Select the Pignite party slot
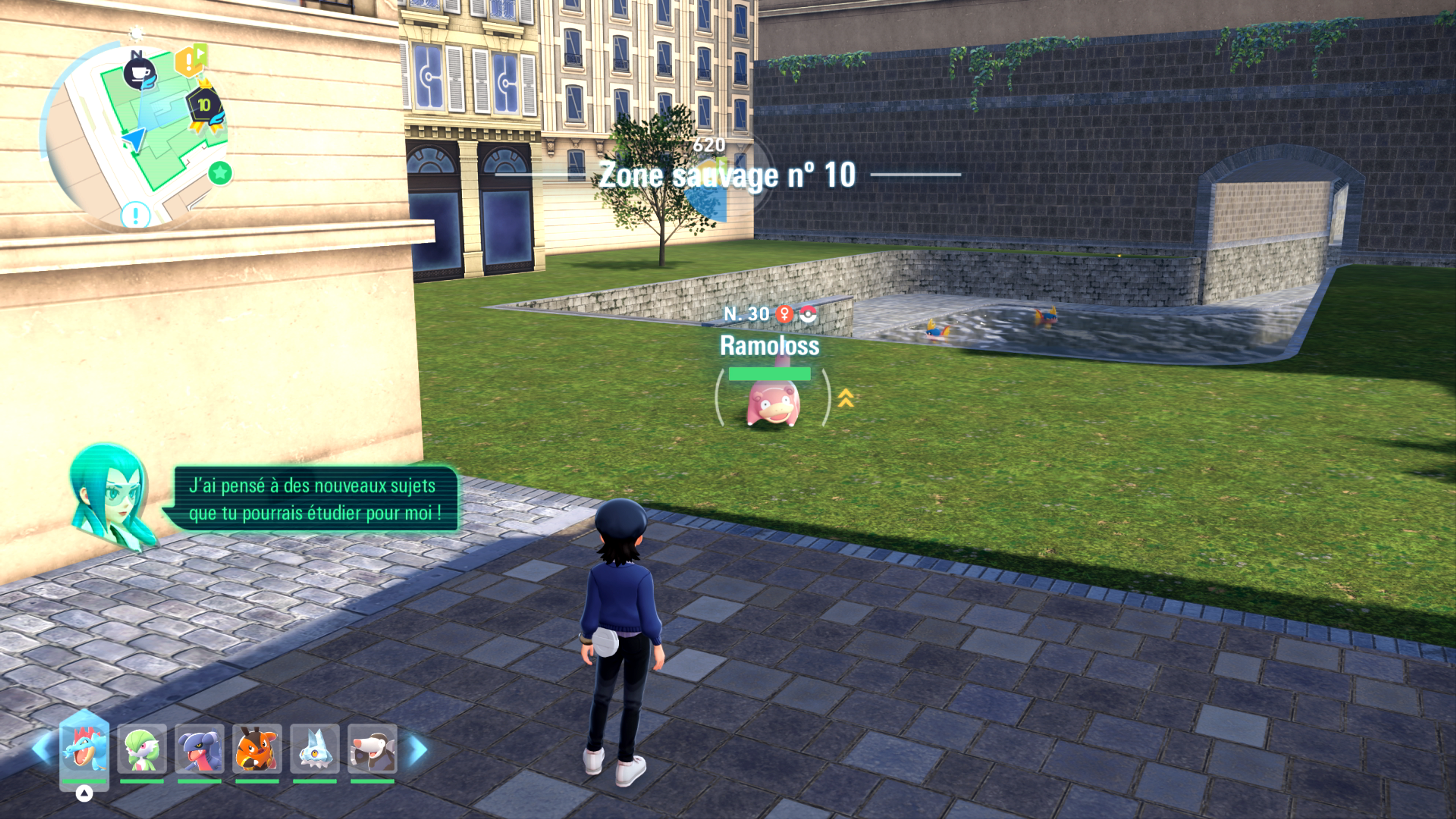The width and height of the screenshot is (1456, 819). pos(257,749)
